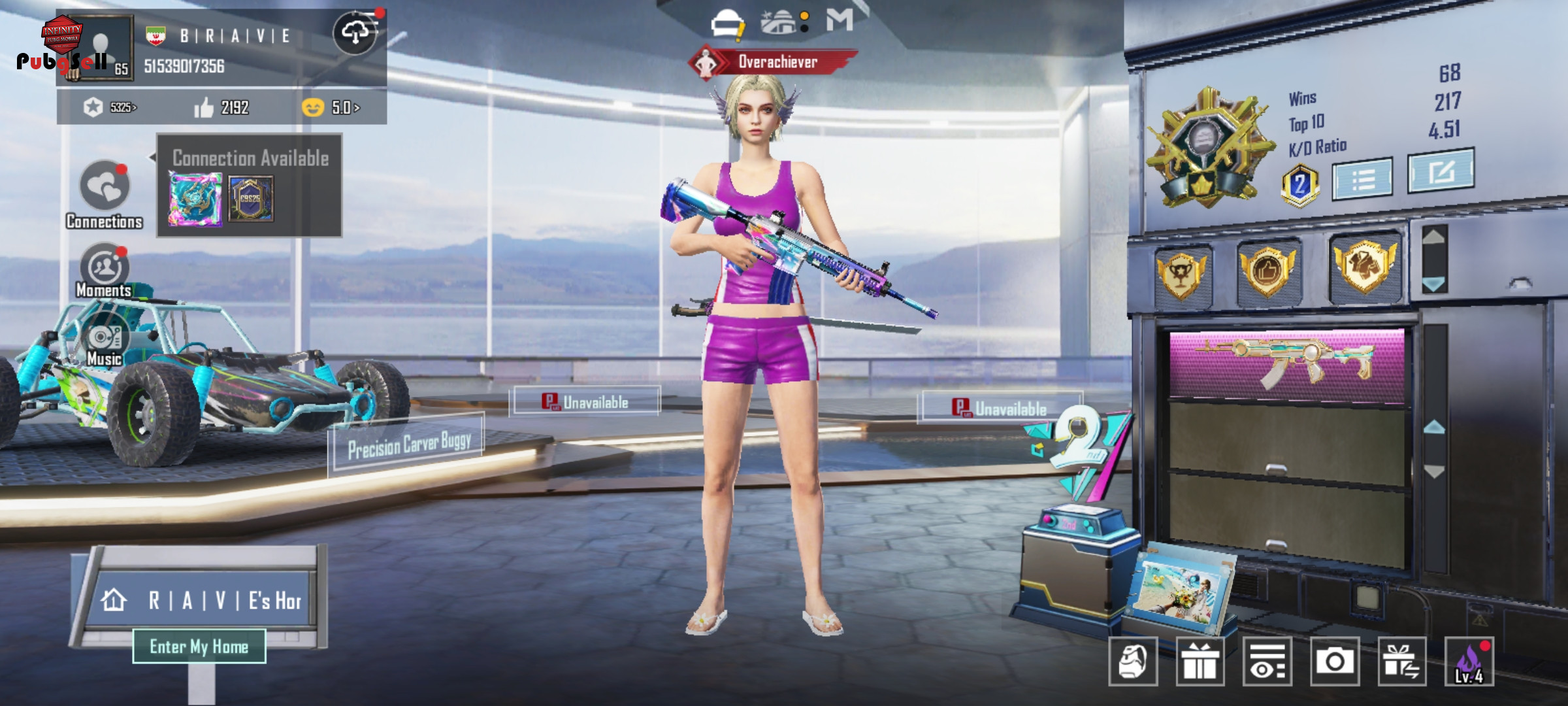The width and height of the screenshot is (1568, 706).
Task: View the popularity star count
Action: coord(110,107)
